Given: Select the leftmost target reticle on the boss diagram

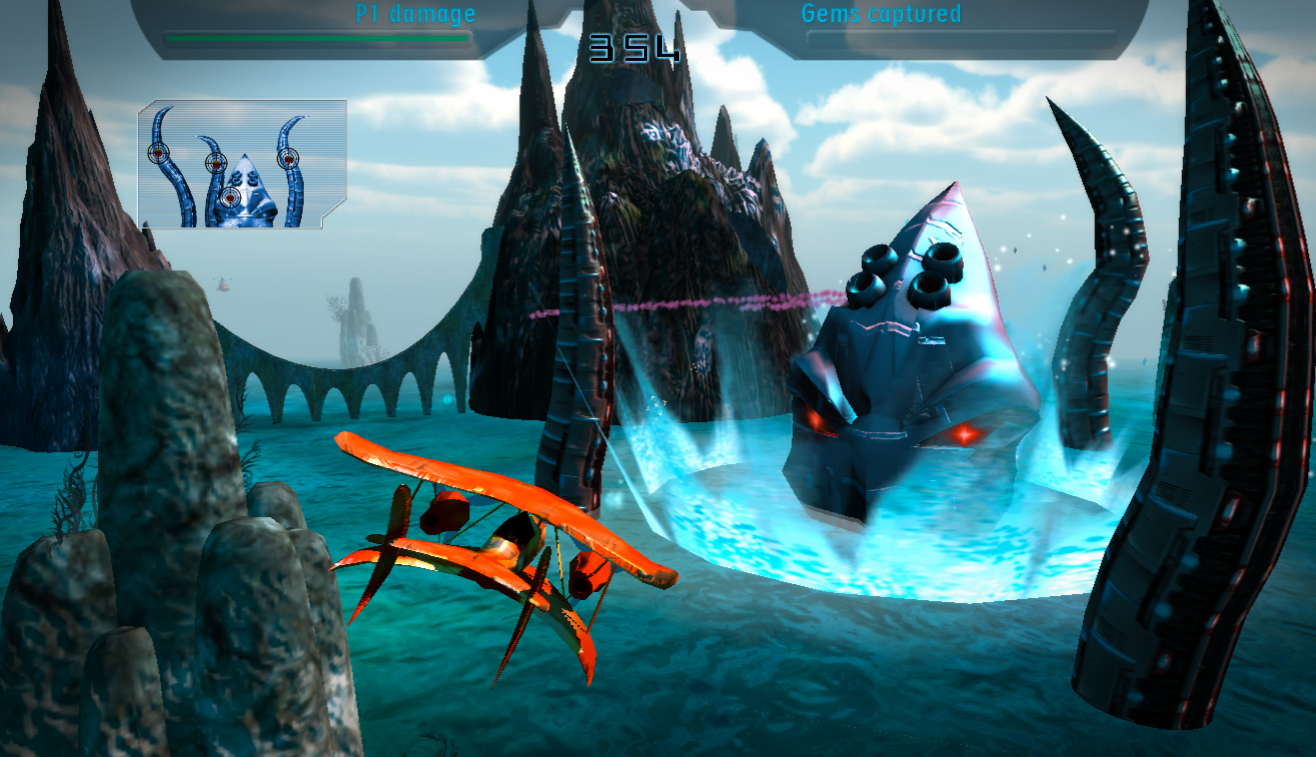Looking at the screenshot, I should pyautogui.click(x=159, y=153).
